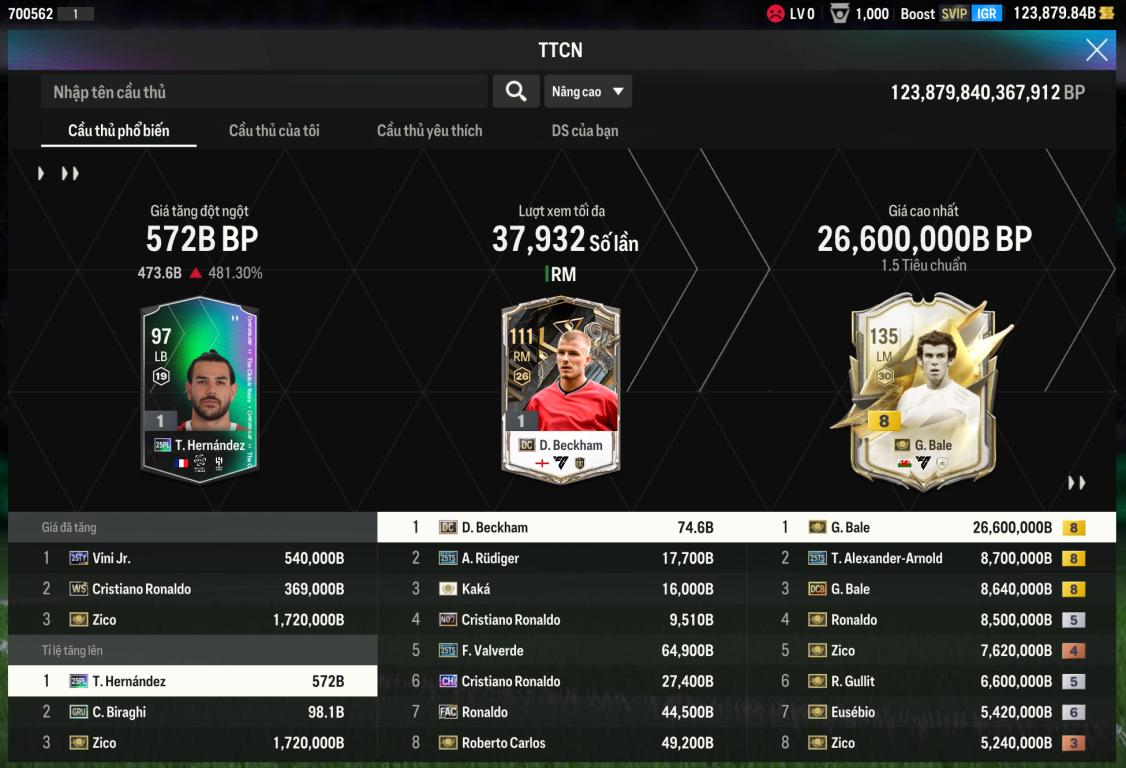1126x768 pixels.
Task: Select the Vini Jr. price row
Action: (x=192, y=559)
